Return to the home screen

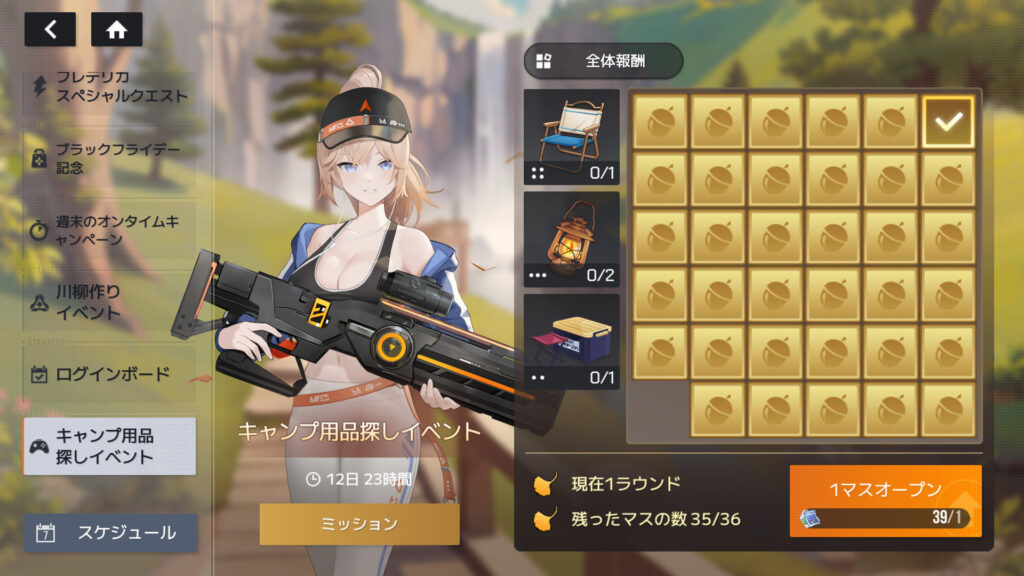tap(116, 29)
